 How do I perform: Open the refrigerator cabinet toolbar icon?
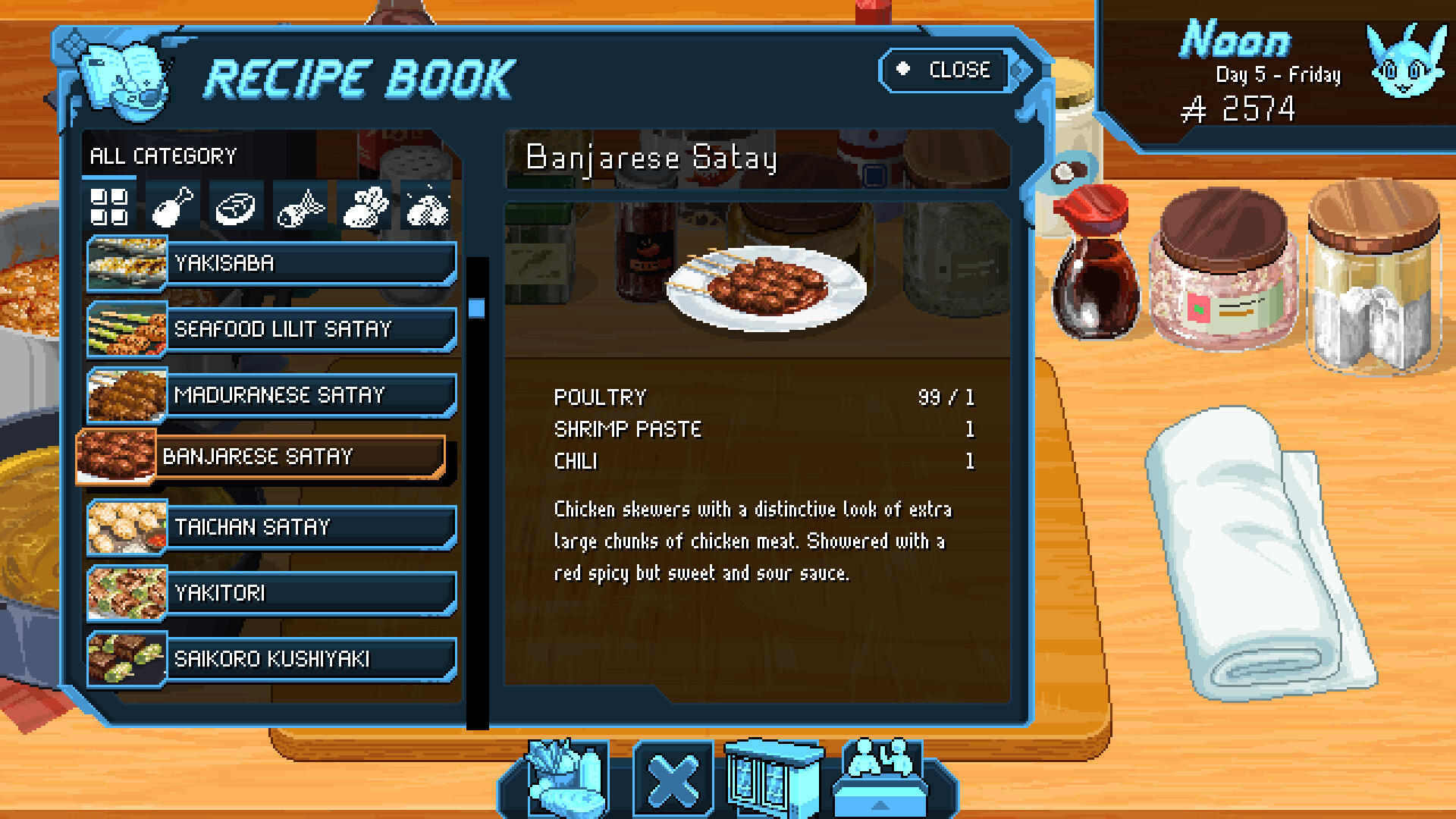coord(773,779)
